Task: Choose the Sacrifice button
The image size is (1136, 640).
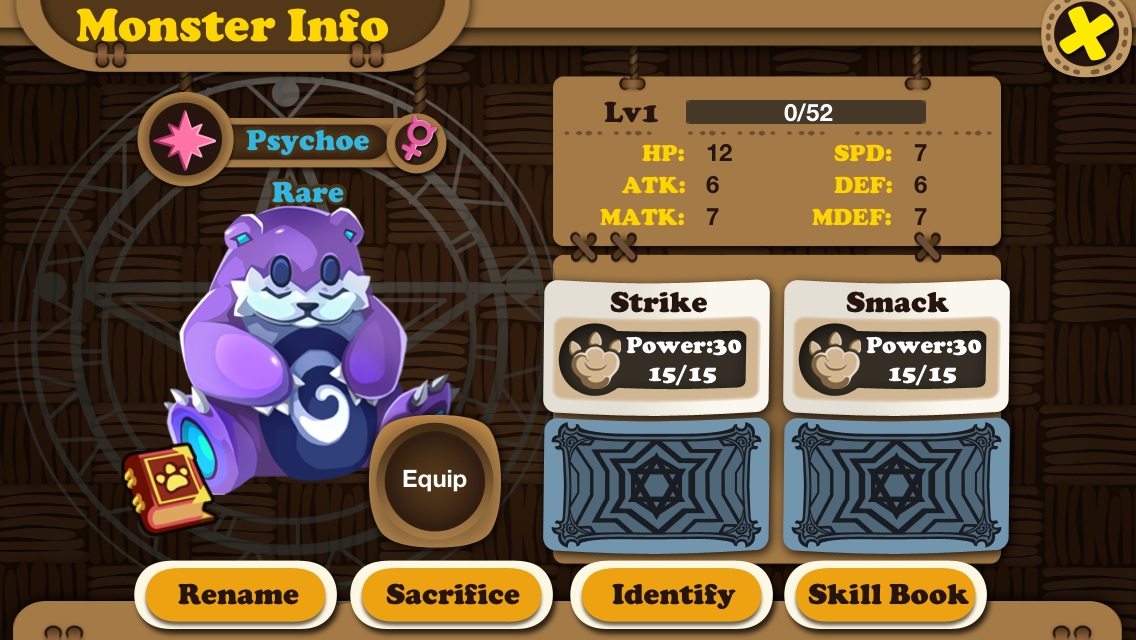Action: [452, 595]
